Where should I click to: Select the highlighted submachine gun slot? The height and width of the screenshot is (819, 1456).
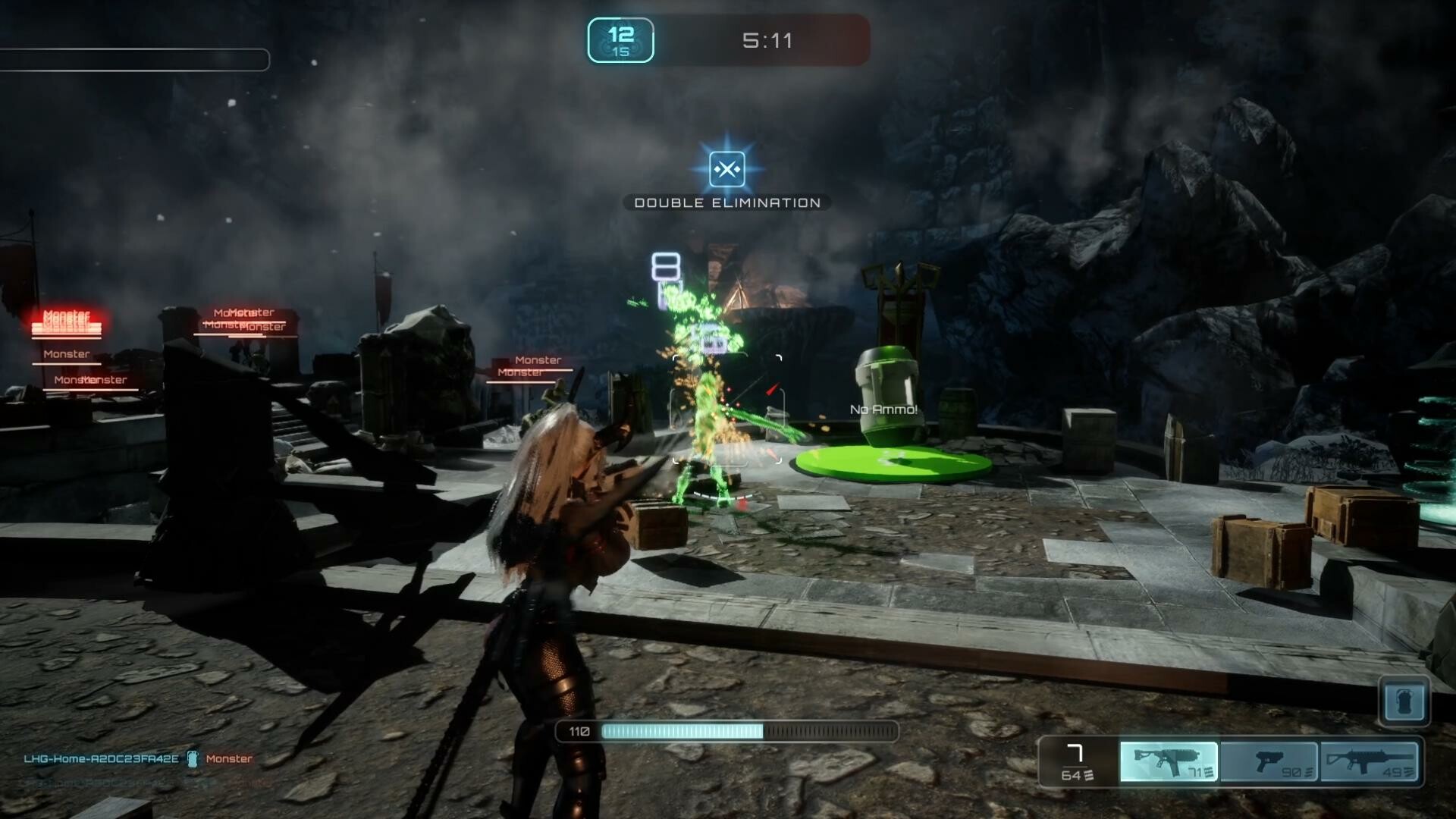tap(1169, 761)
